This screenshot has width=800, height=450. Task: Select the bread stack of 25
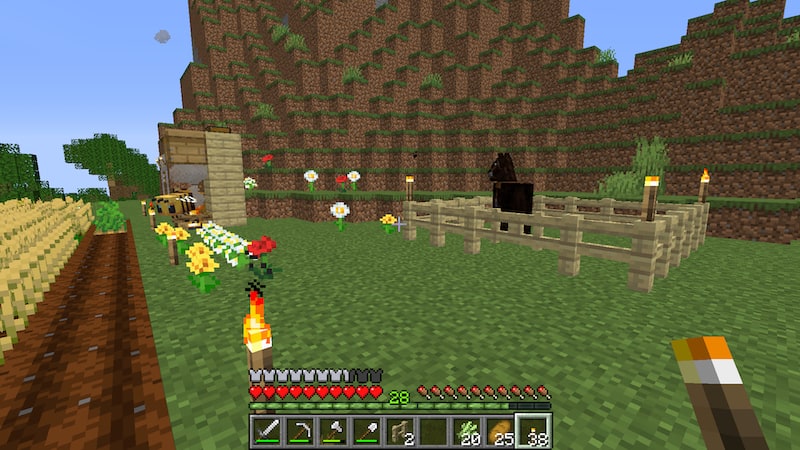[x=500, y=431]
